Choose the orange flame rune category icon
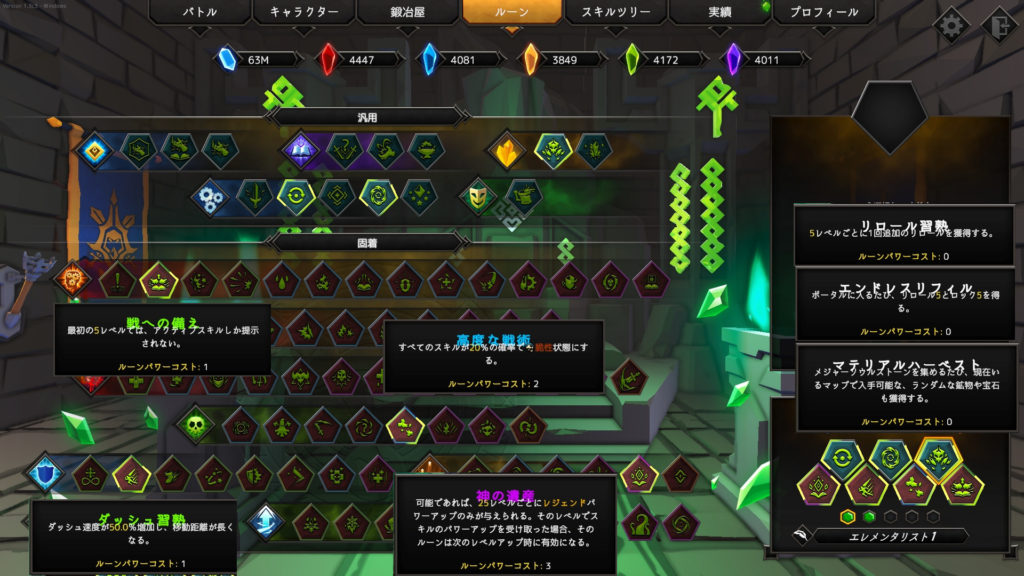The height and width of the screenshot is (576, 1024). (507, 151)
